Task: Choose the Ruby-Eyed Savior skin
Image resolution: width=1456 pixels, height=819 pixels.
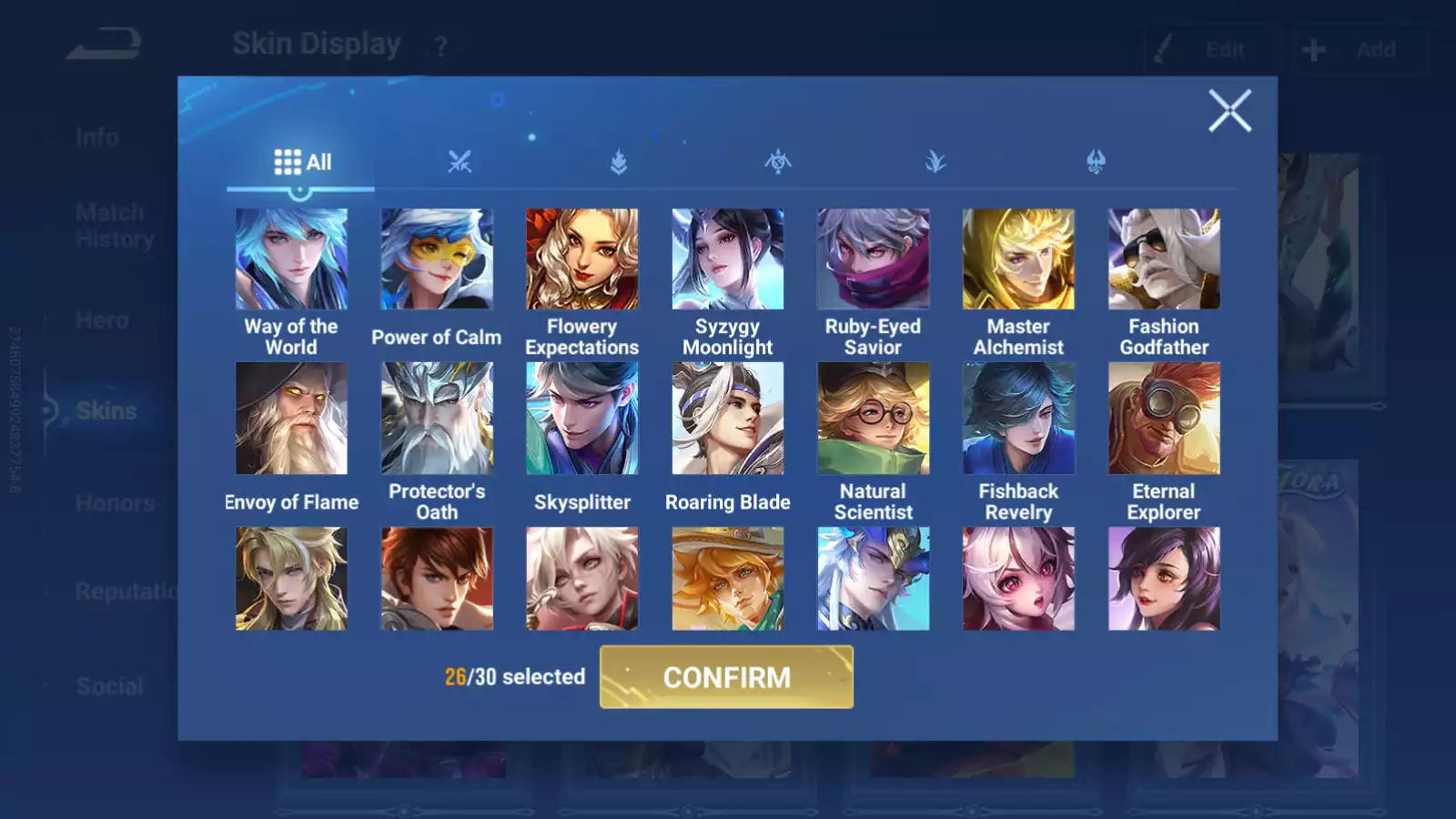Action: click(873, 259)
